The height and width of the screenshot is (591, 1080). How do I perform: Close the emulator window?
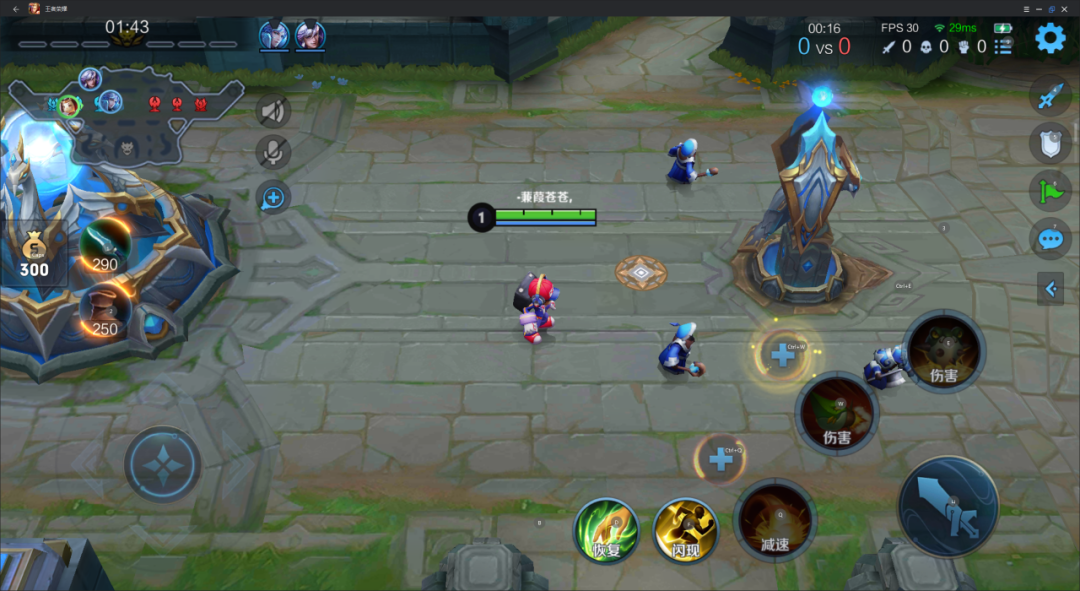(1066, 8)
